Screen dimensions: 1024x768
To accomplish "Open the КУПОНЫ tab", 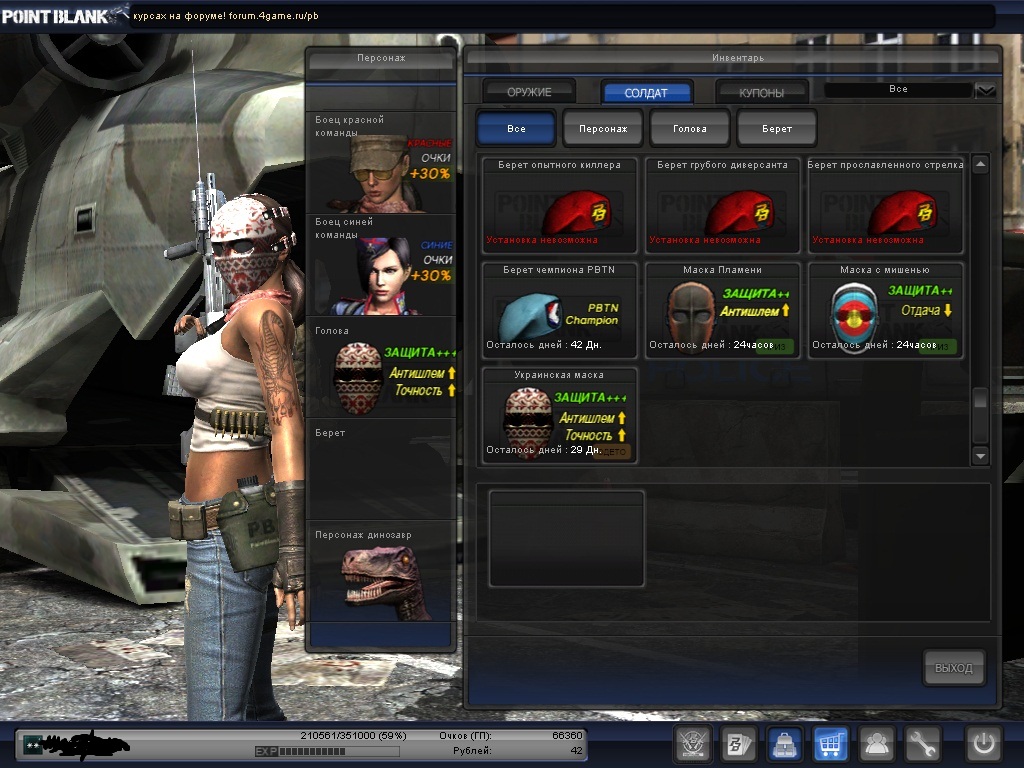I will pyautogui.click(x=761, y=92).
